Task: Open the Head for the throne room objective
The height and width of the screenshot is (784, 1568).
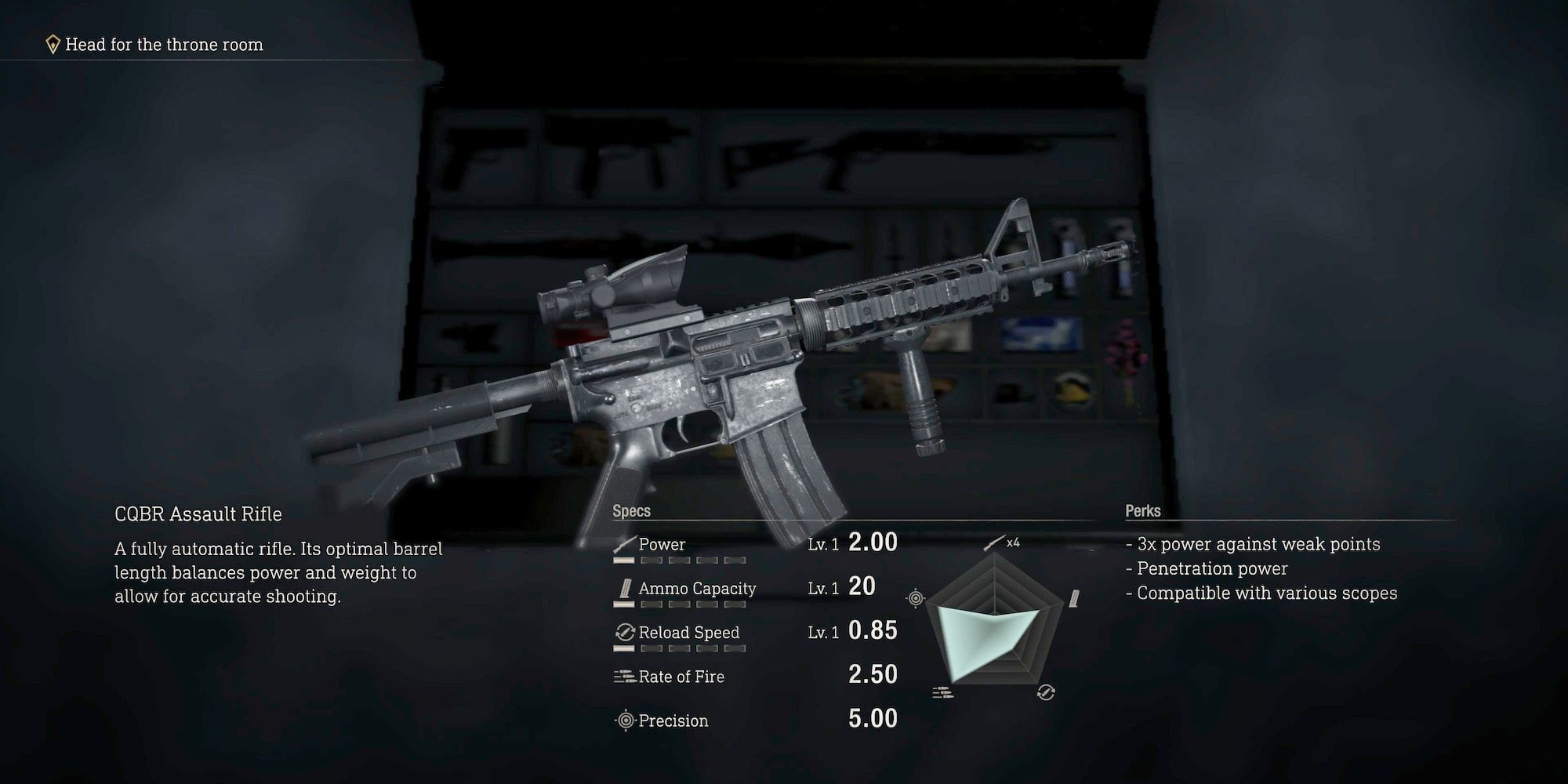Action: [x=163, y=45]
